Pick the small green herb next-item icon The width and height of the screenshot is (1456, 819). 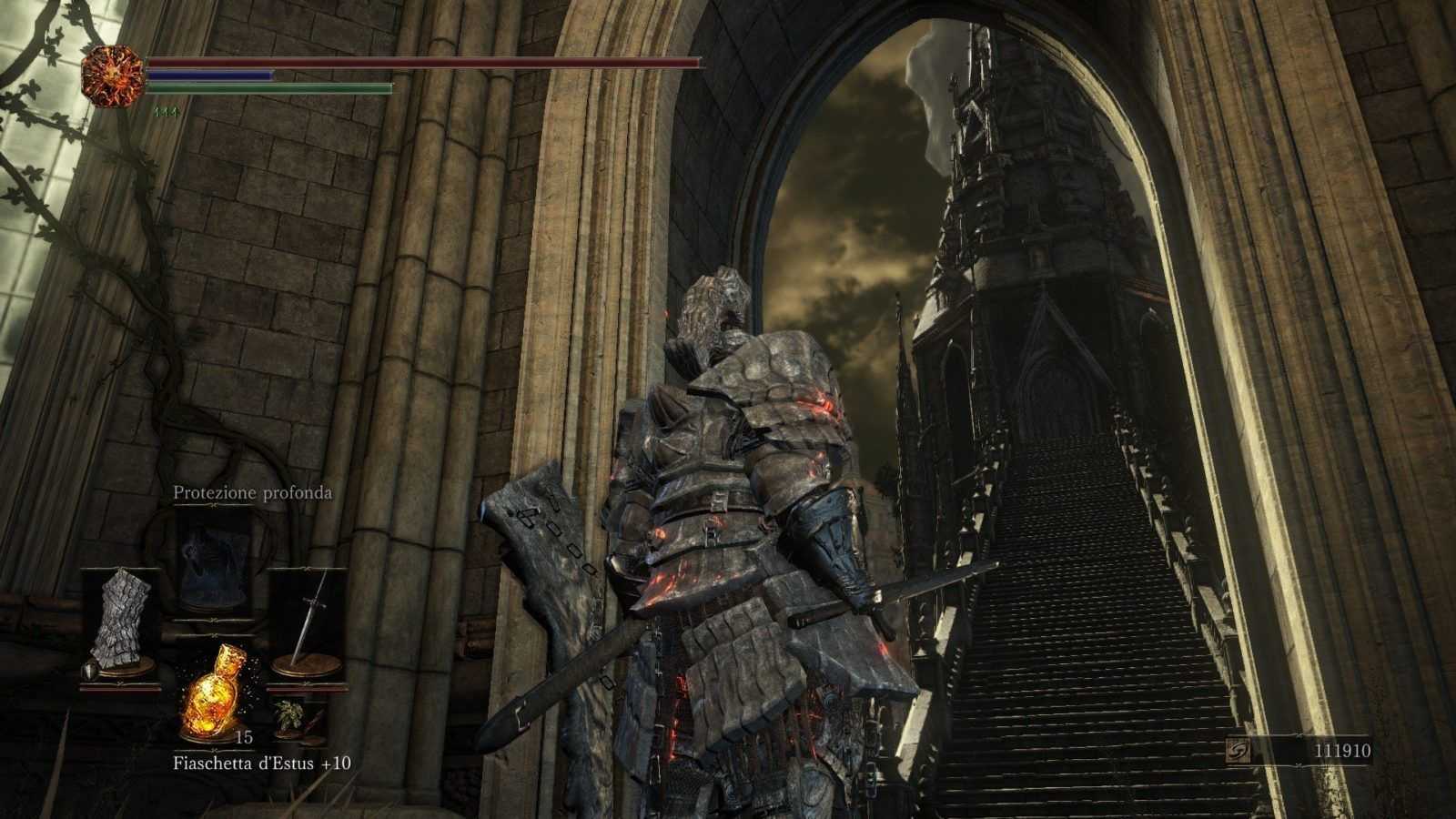288,713
